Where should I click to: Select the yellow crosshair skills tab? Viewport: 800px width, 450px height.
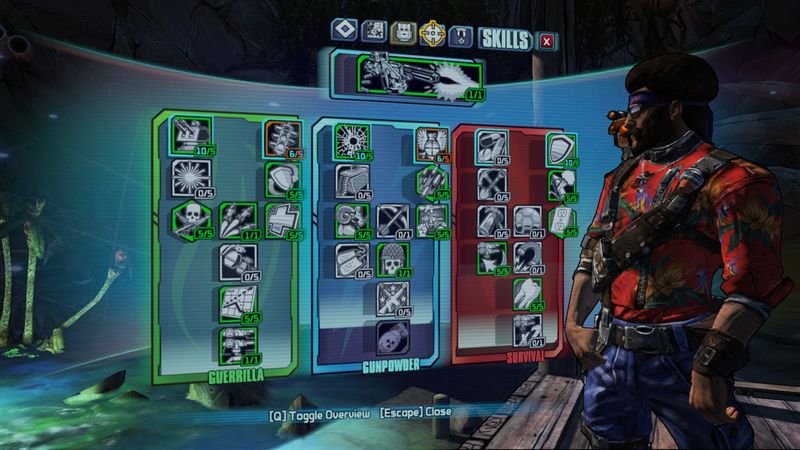432,37
